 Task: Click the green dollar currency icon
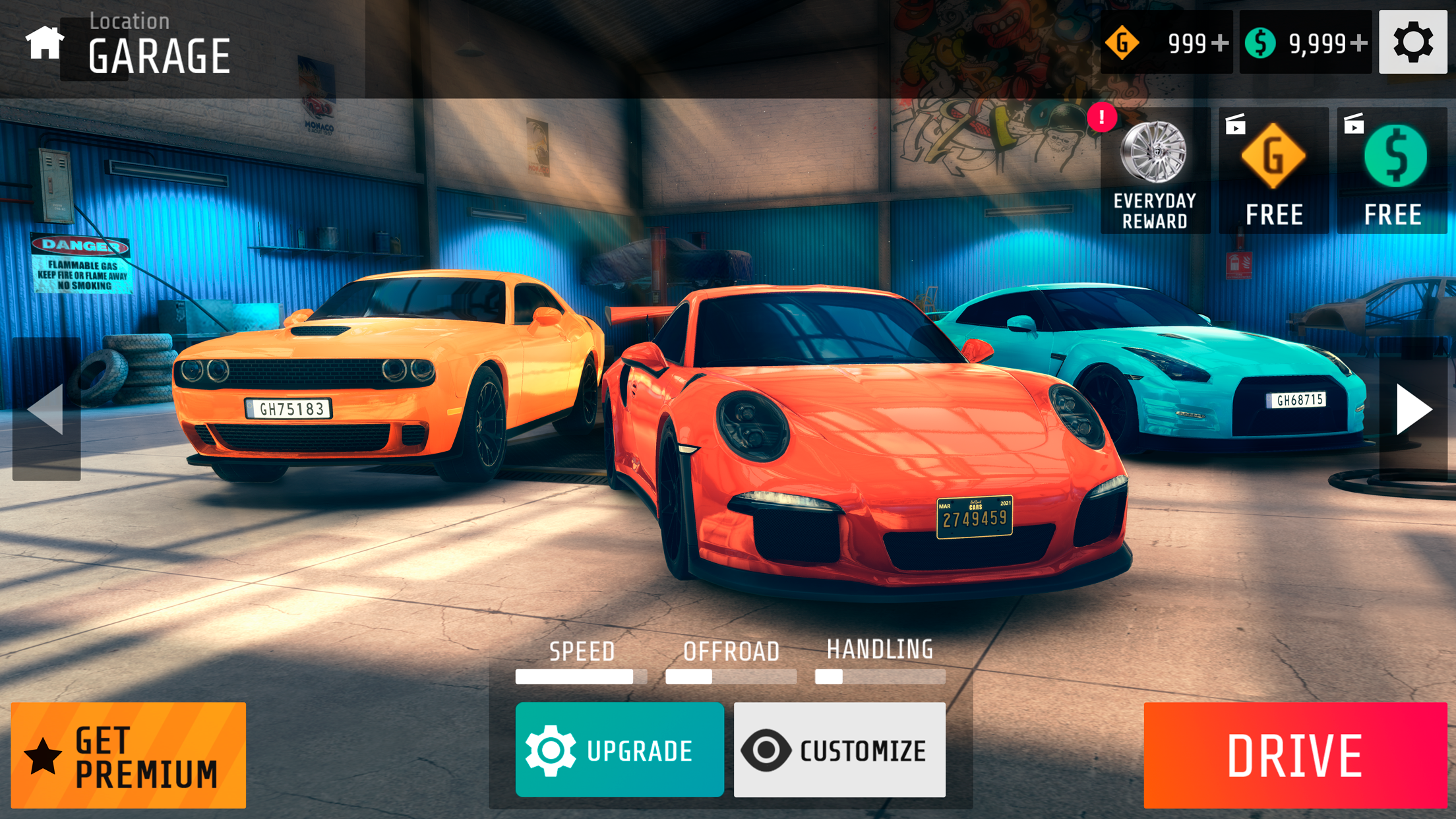point(1262,42)
